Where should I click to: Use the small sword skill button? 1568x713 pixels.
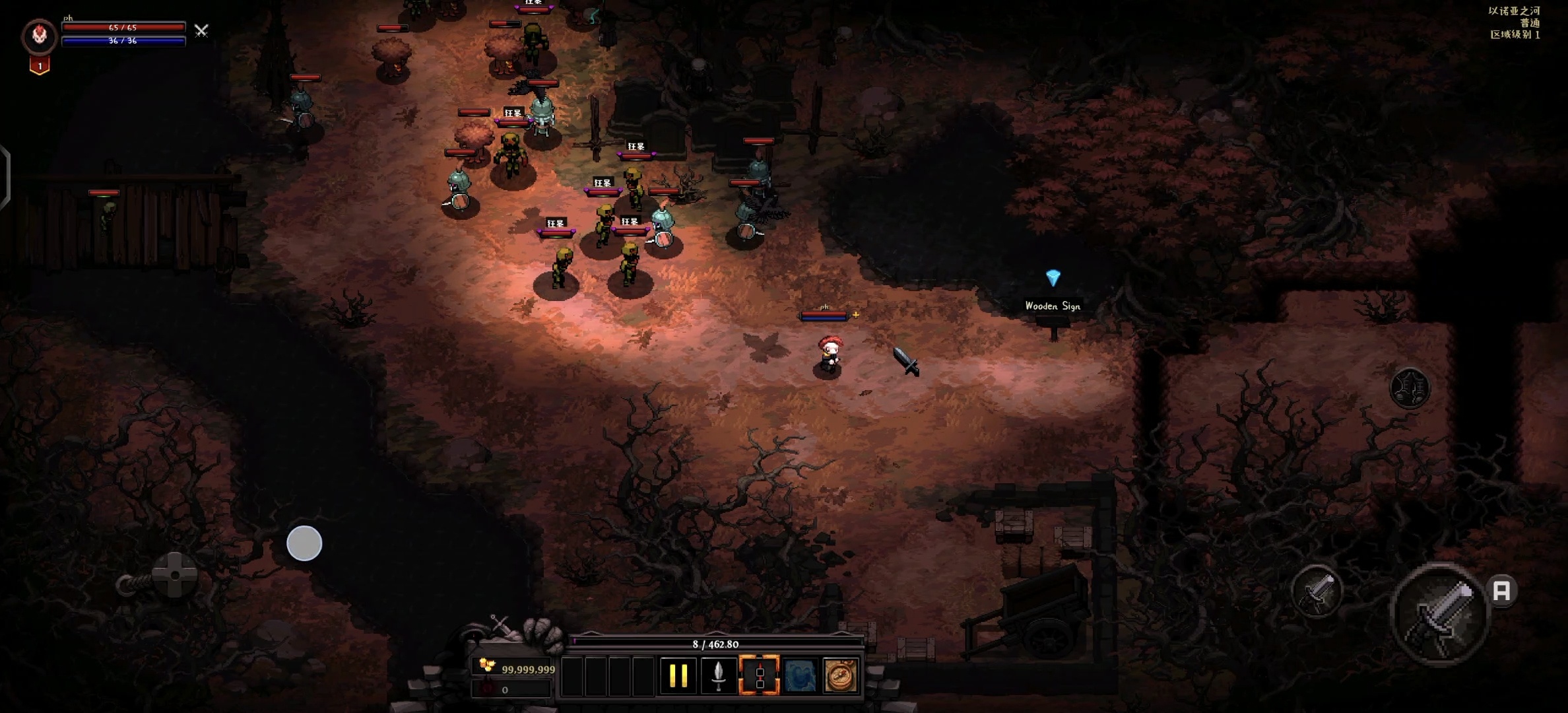1317,591
